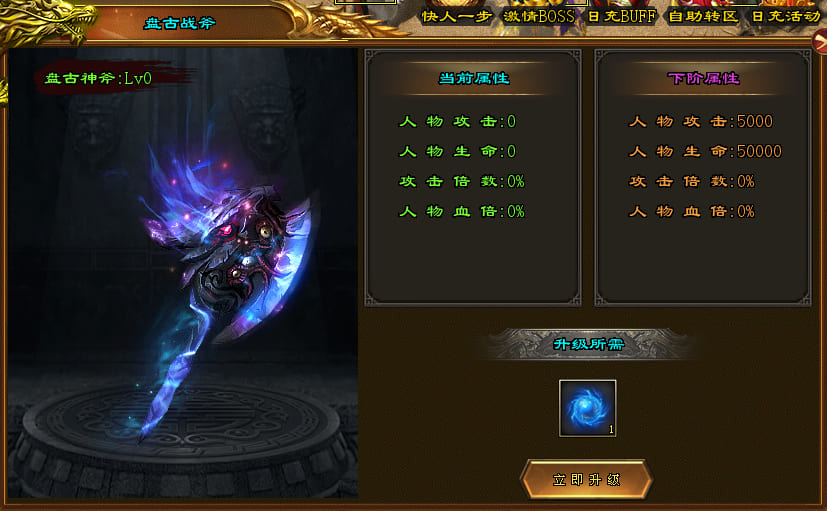Image resolution: width=827 pixels, height=511 pixels.
Task: Open the 日充BUFF menu
Action: pyautogui.click(x=621, y=17)
